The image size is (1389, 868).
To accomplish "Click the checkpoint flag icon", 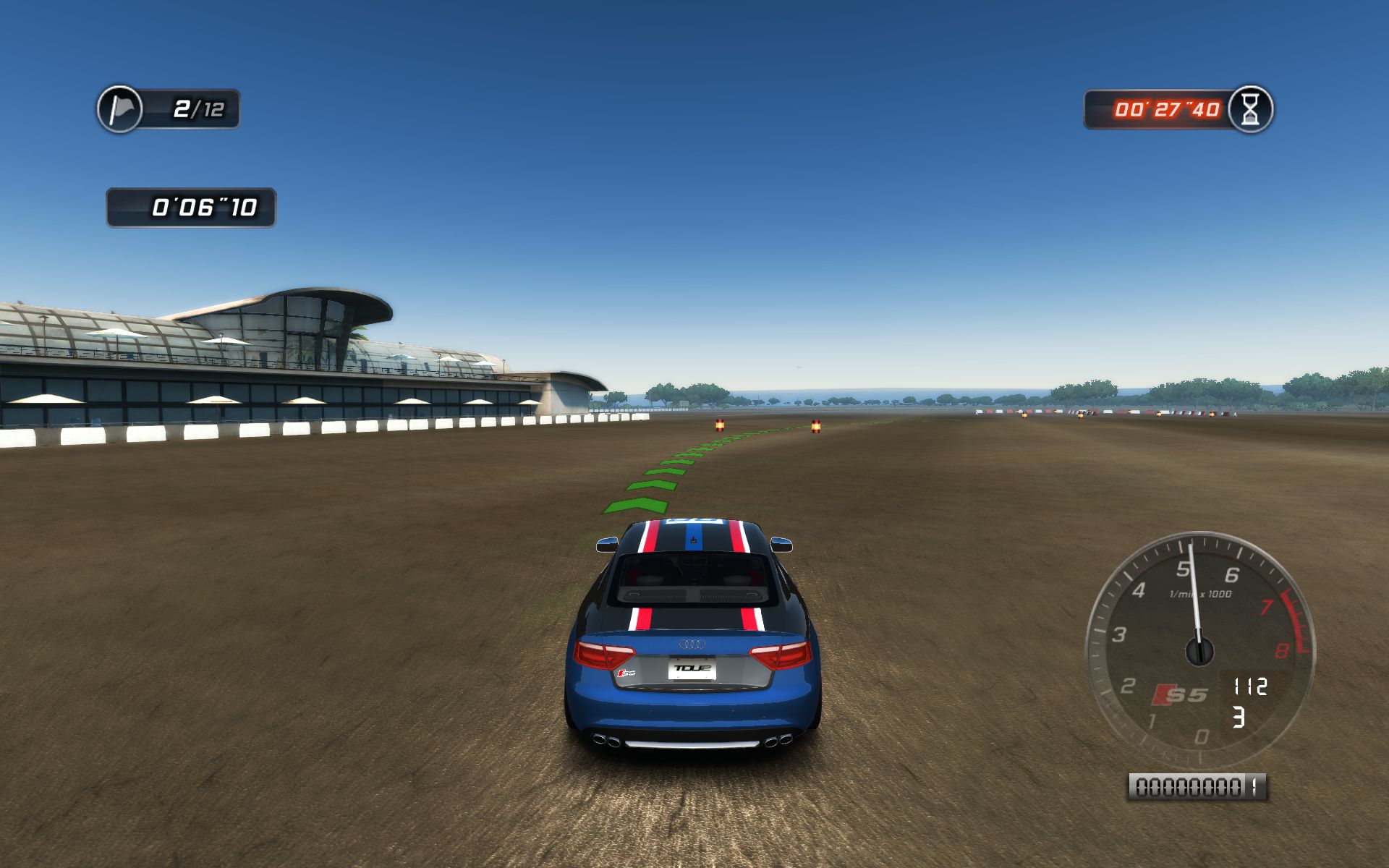I will [120, 109].
